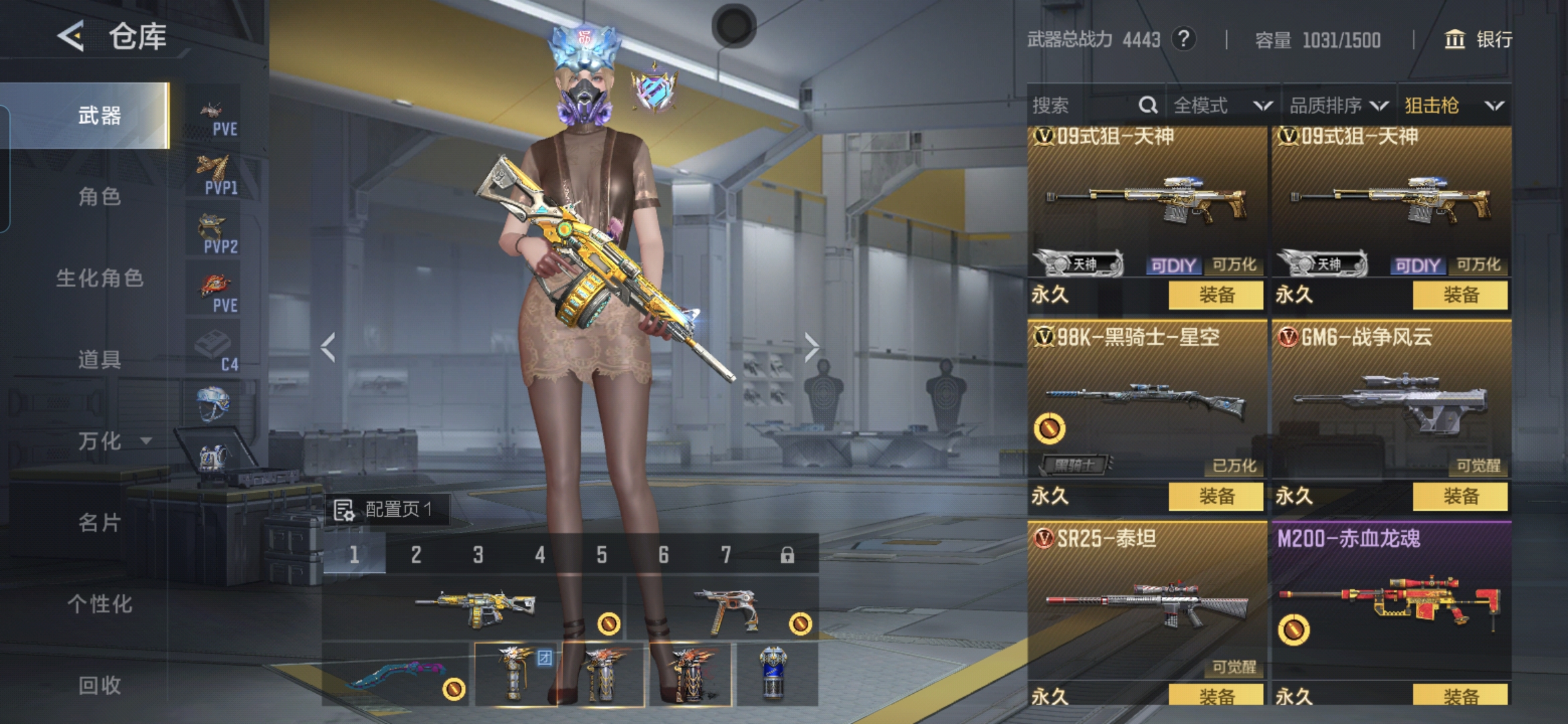This screenshot has width=1568, height=724.
Task: Go back from the 仓库 screen
Action: click(71, 36)
